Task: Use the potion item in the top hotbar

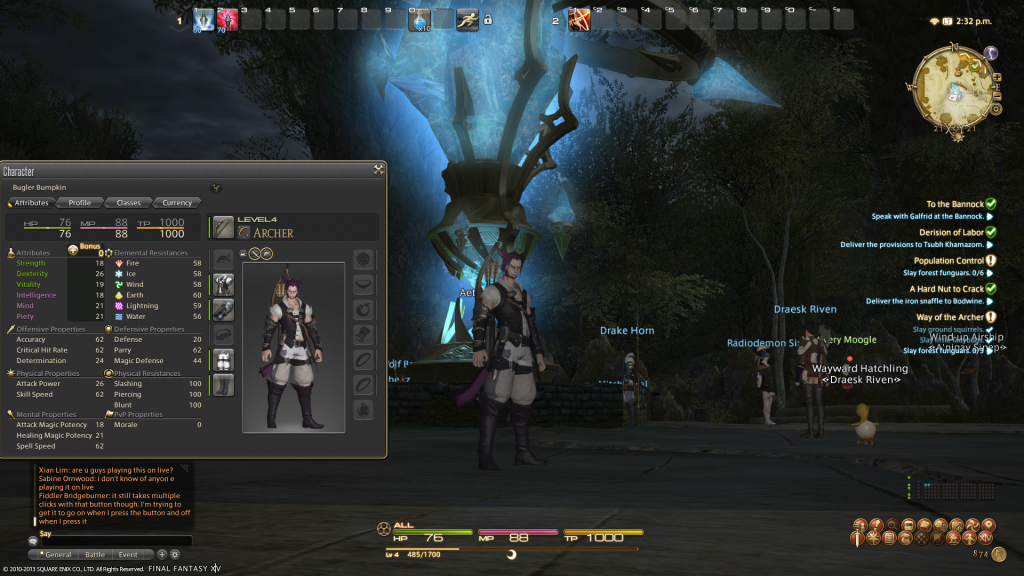Action: pos(421,19)
